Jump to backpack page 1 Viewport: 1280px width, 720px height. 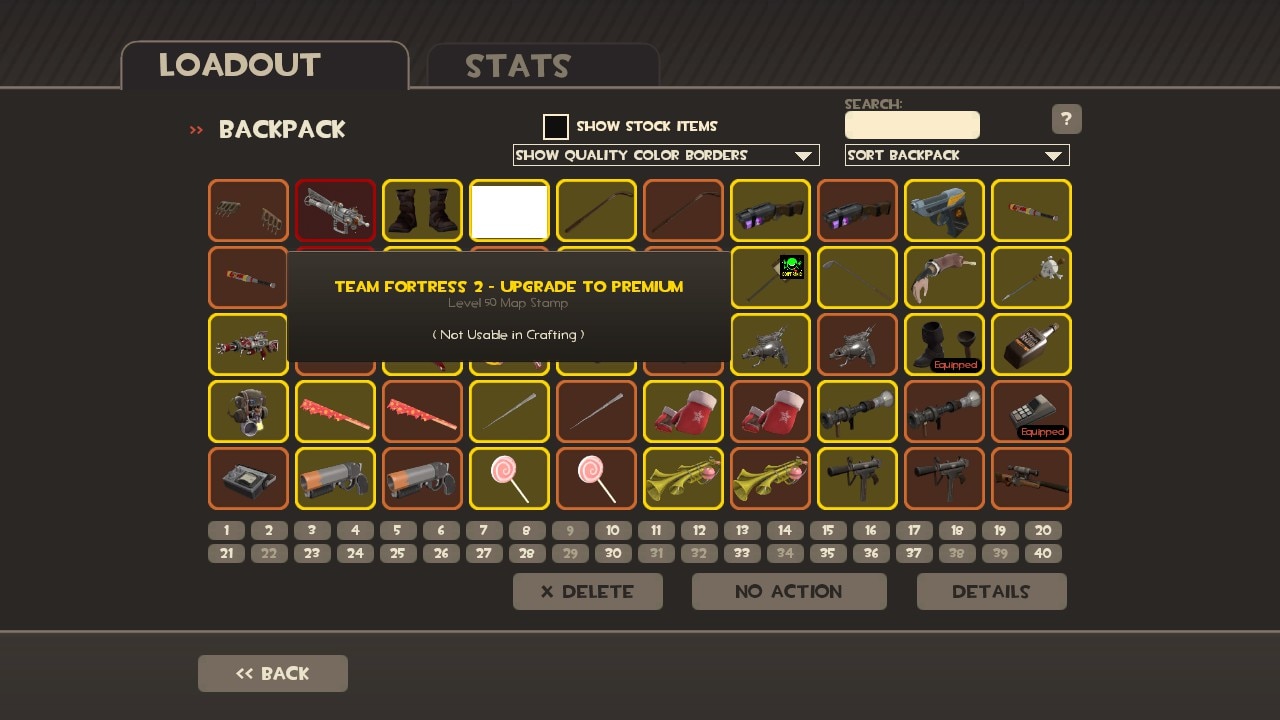(227, 530)
